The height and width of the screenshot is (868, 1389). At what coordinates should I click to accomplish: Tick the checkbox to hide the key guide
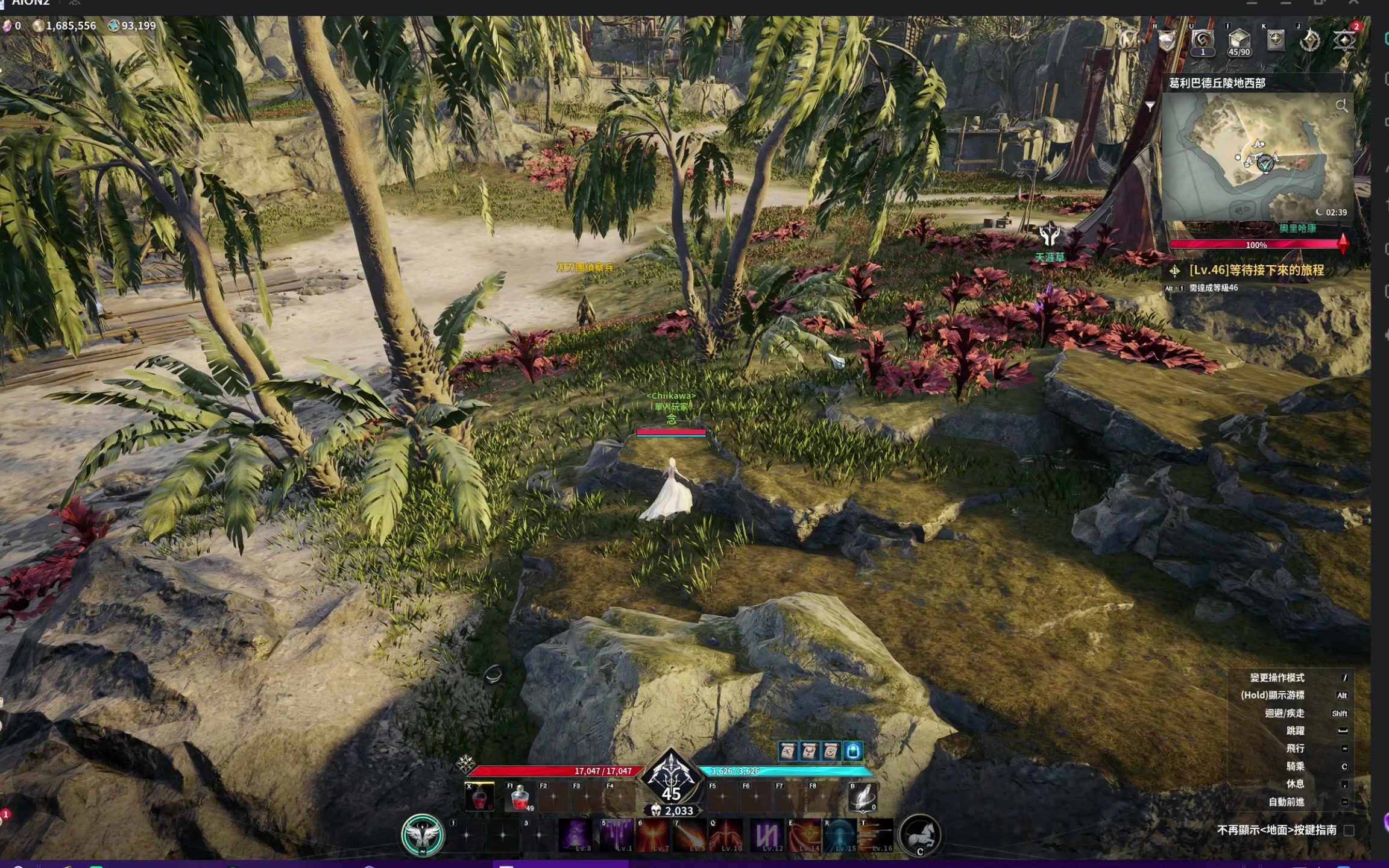[1349, 831]
